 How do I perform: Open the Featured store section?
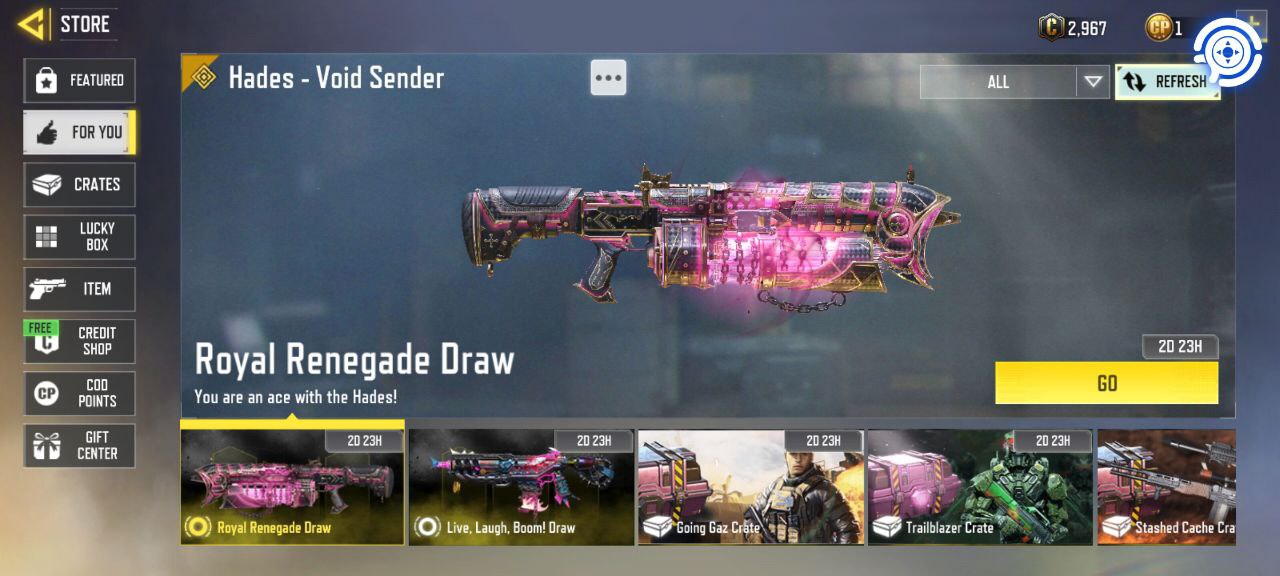pyautogui.click(x=79, y=80)
